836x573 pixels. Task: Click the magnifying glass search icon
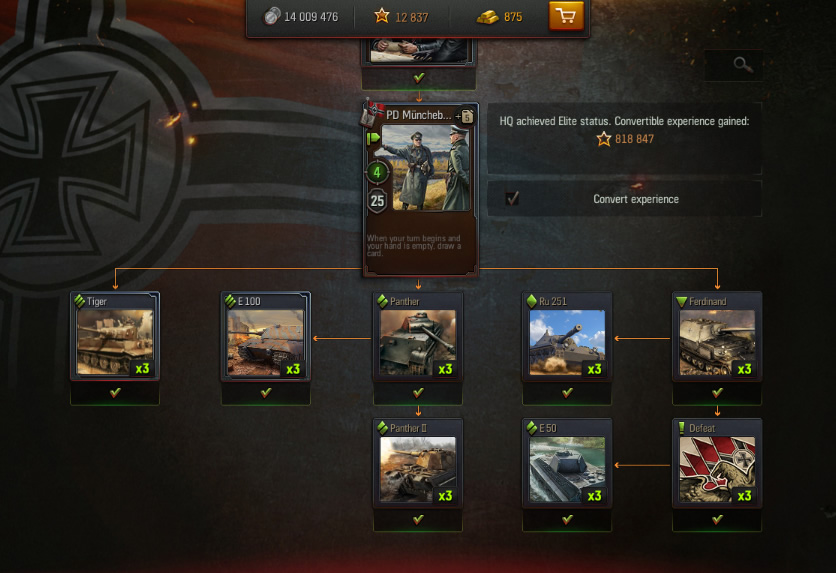pyautogui.click(x=742, y=65)
